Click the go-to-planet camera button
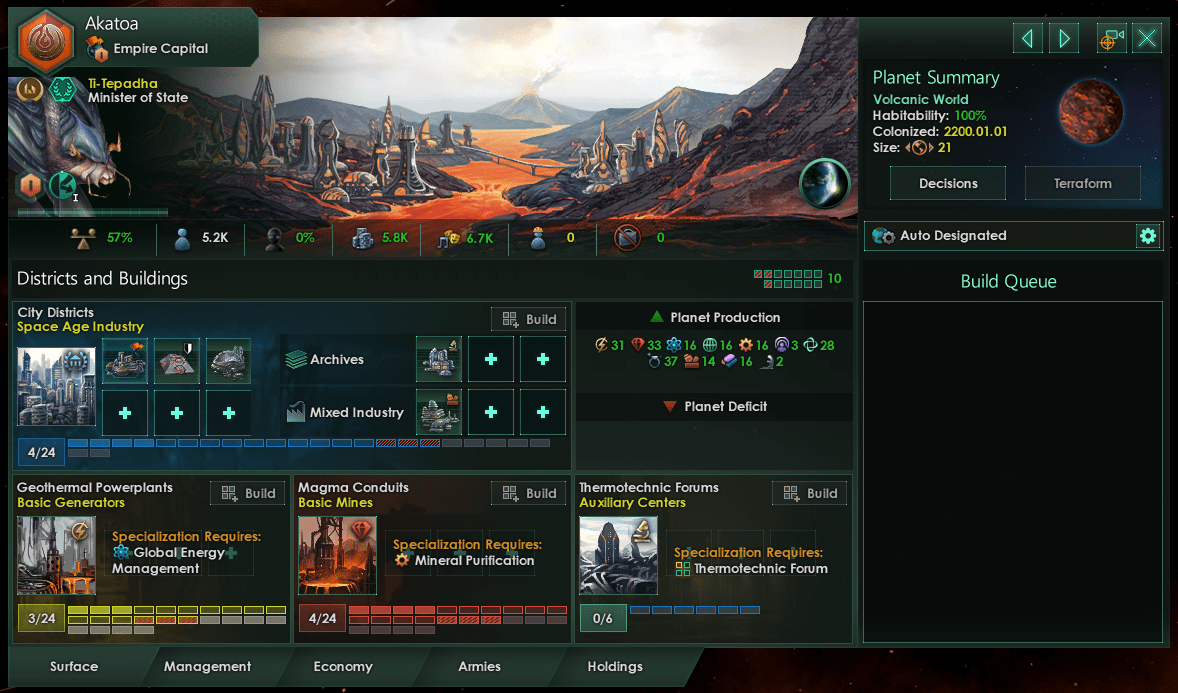The image size is (1178, 693). (x=1111, y=39)
